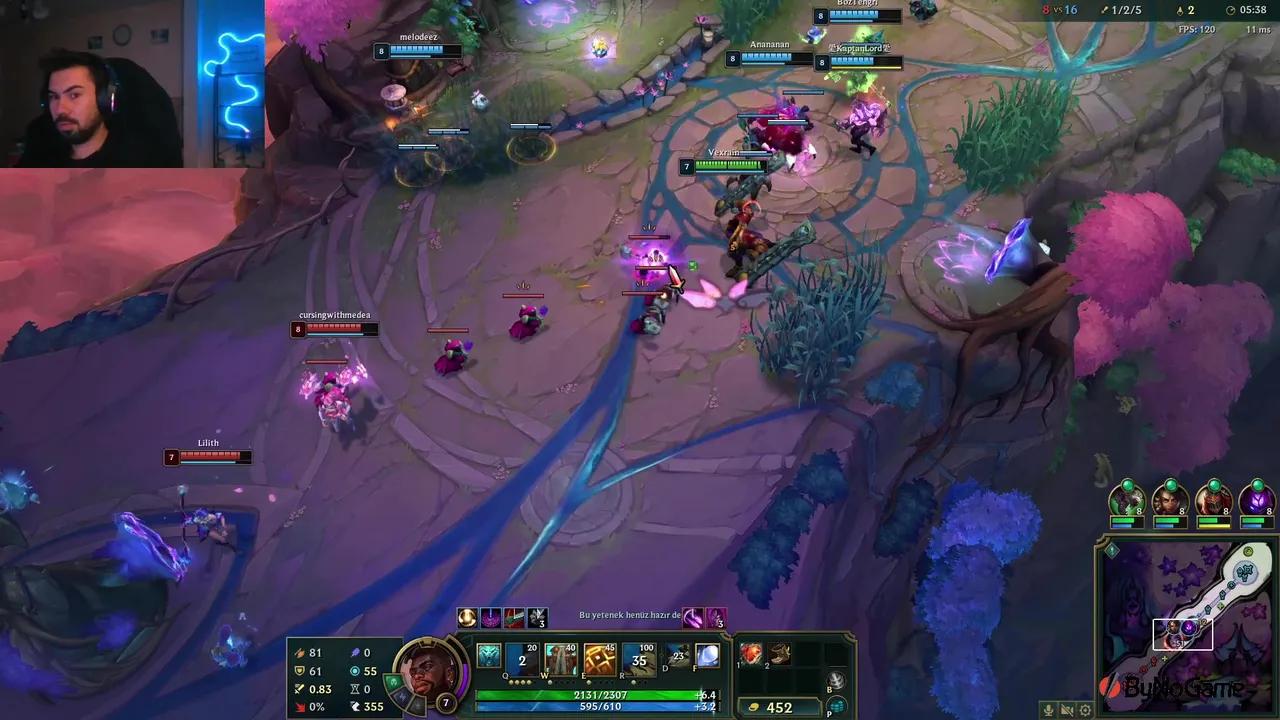The image size is (1280, 720).
Task: Select the first ally portrait above the minimap
Action: [x=1127, y=501]
